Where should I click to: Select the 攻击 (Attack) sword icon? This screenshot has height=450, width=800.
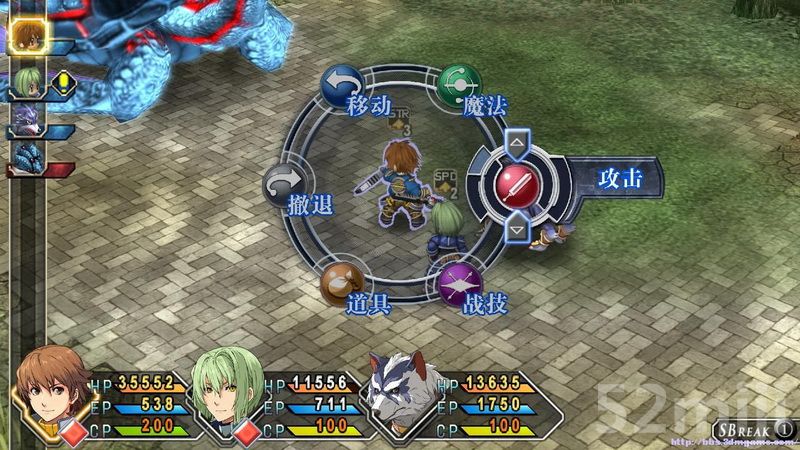tap(518, 184)
